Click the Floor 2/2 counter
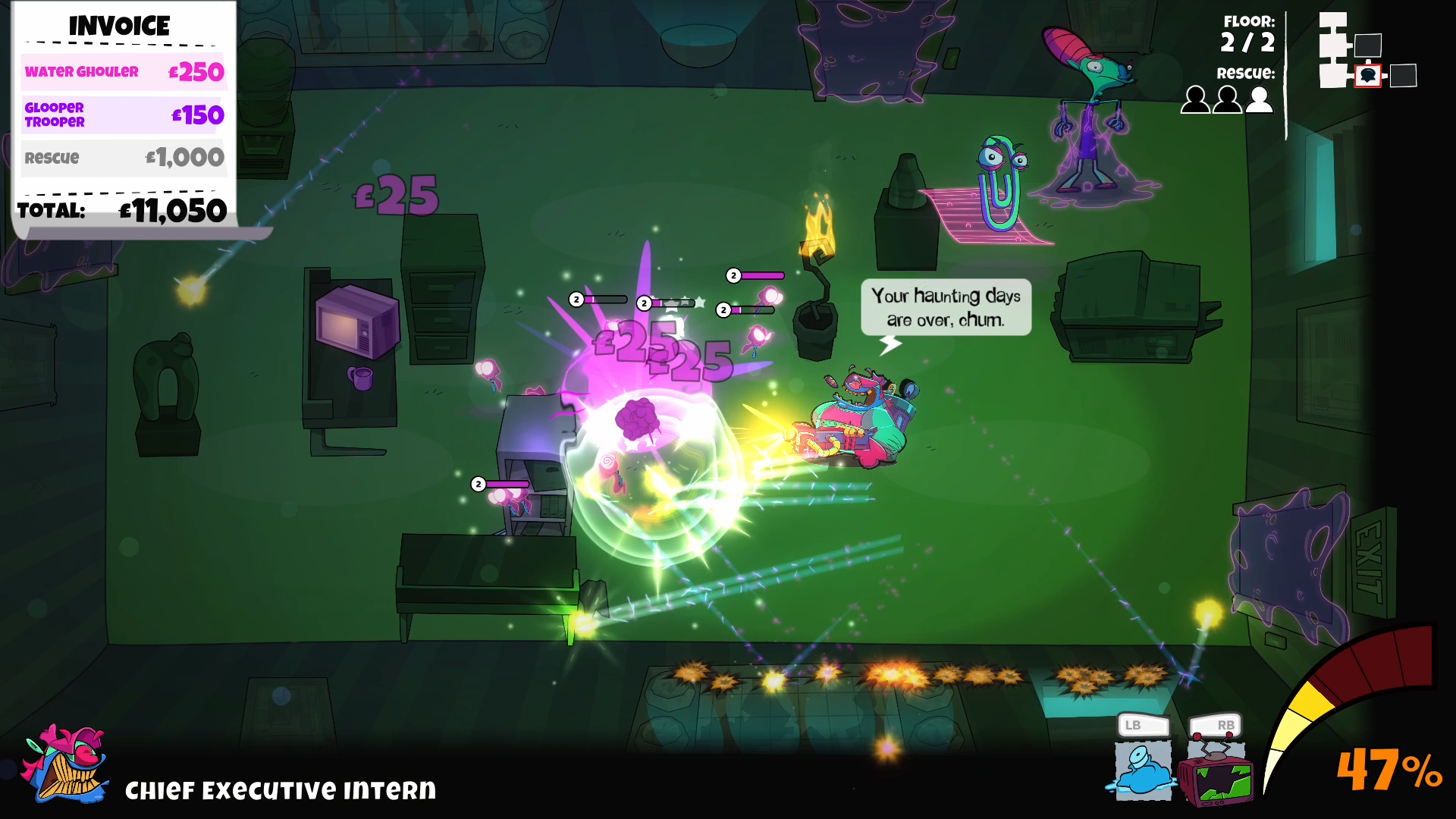The height and width of the screenshot is (819, 1456). tap(1246, 34)
